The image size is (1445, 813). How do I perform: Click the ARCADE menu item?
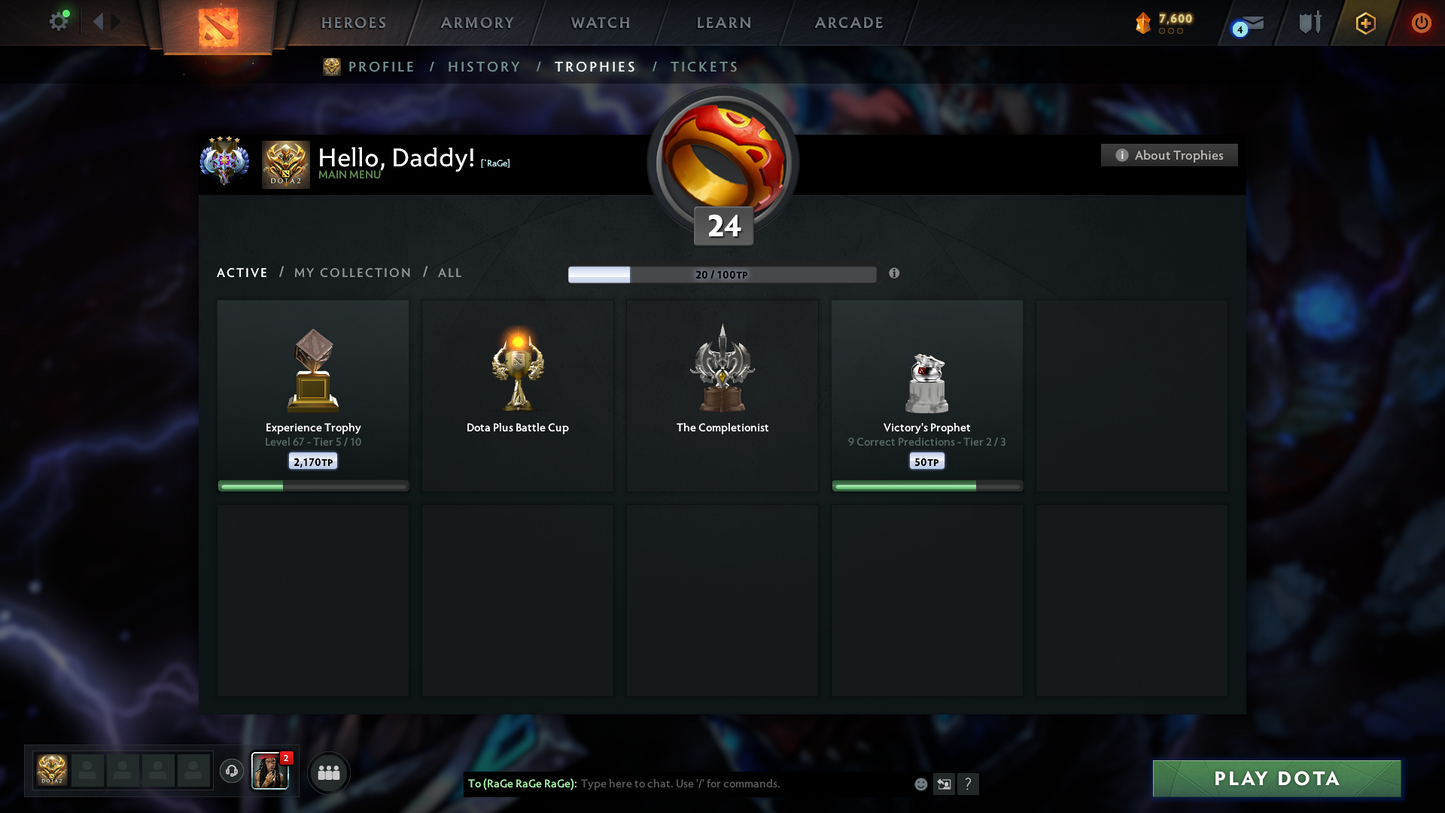point(848,22)
